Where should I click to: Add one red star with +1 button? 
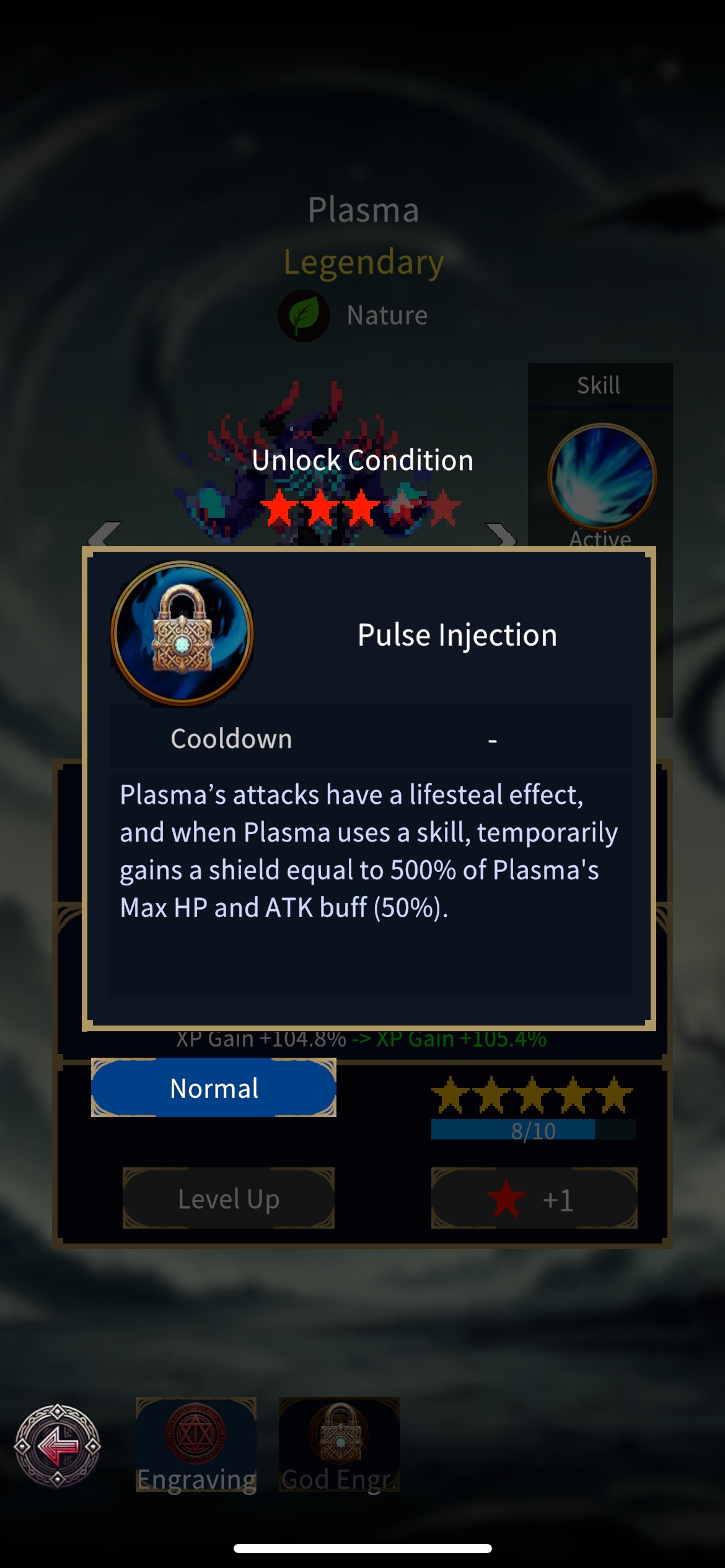tap(534, 1198)
